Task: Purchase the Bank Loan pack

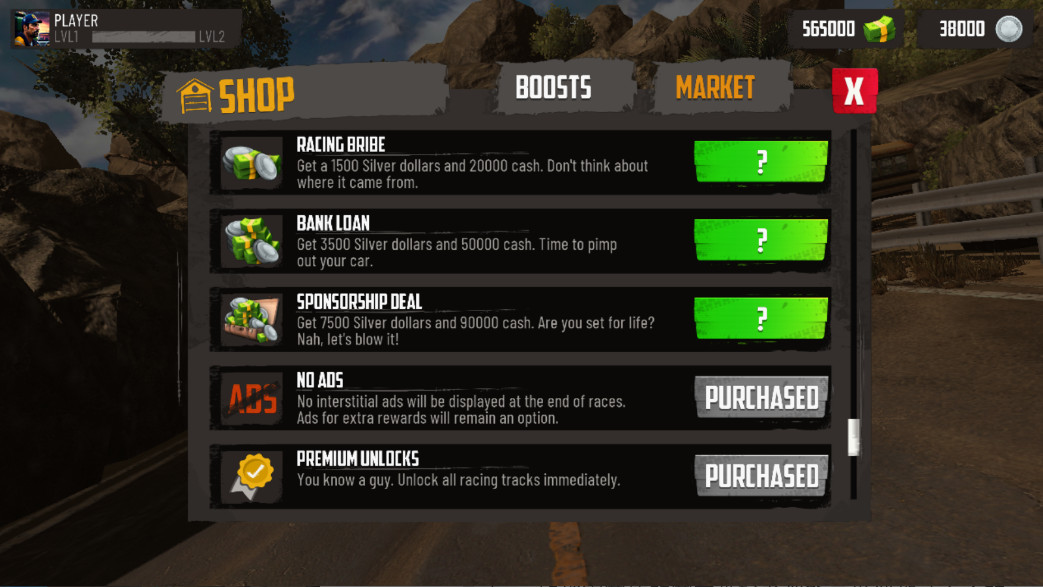Action: [761, 240]
